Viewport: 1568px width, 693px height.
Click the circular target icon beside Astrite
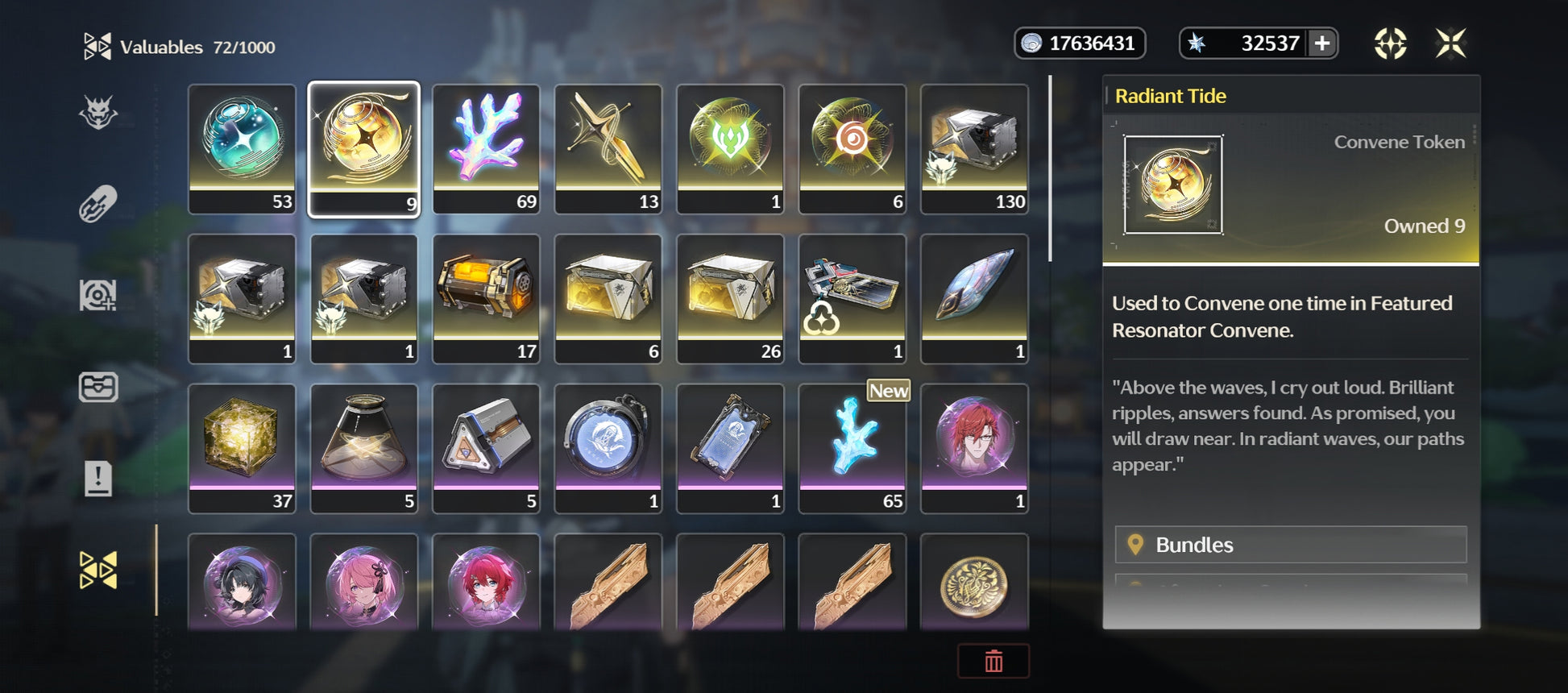[1390, 44]
